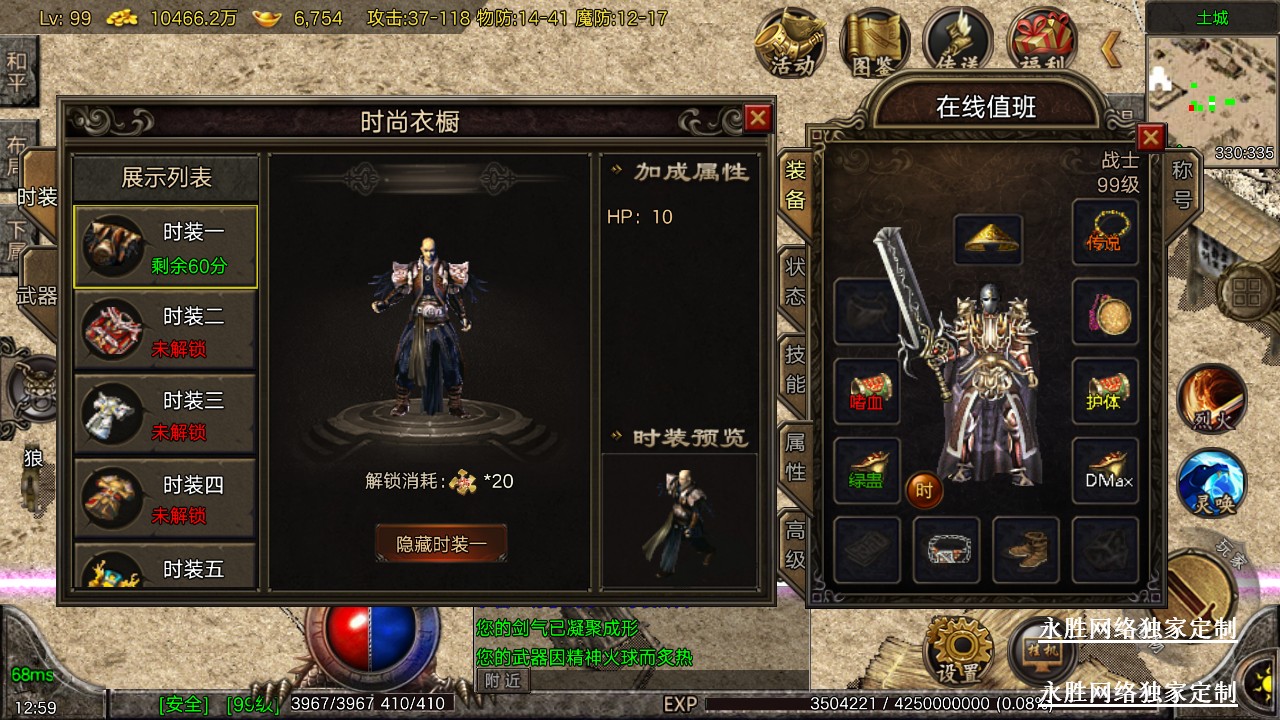
Task: Open the 活动 events menu
Action: pyautogui.click(x=791, y=42)
